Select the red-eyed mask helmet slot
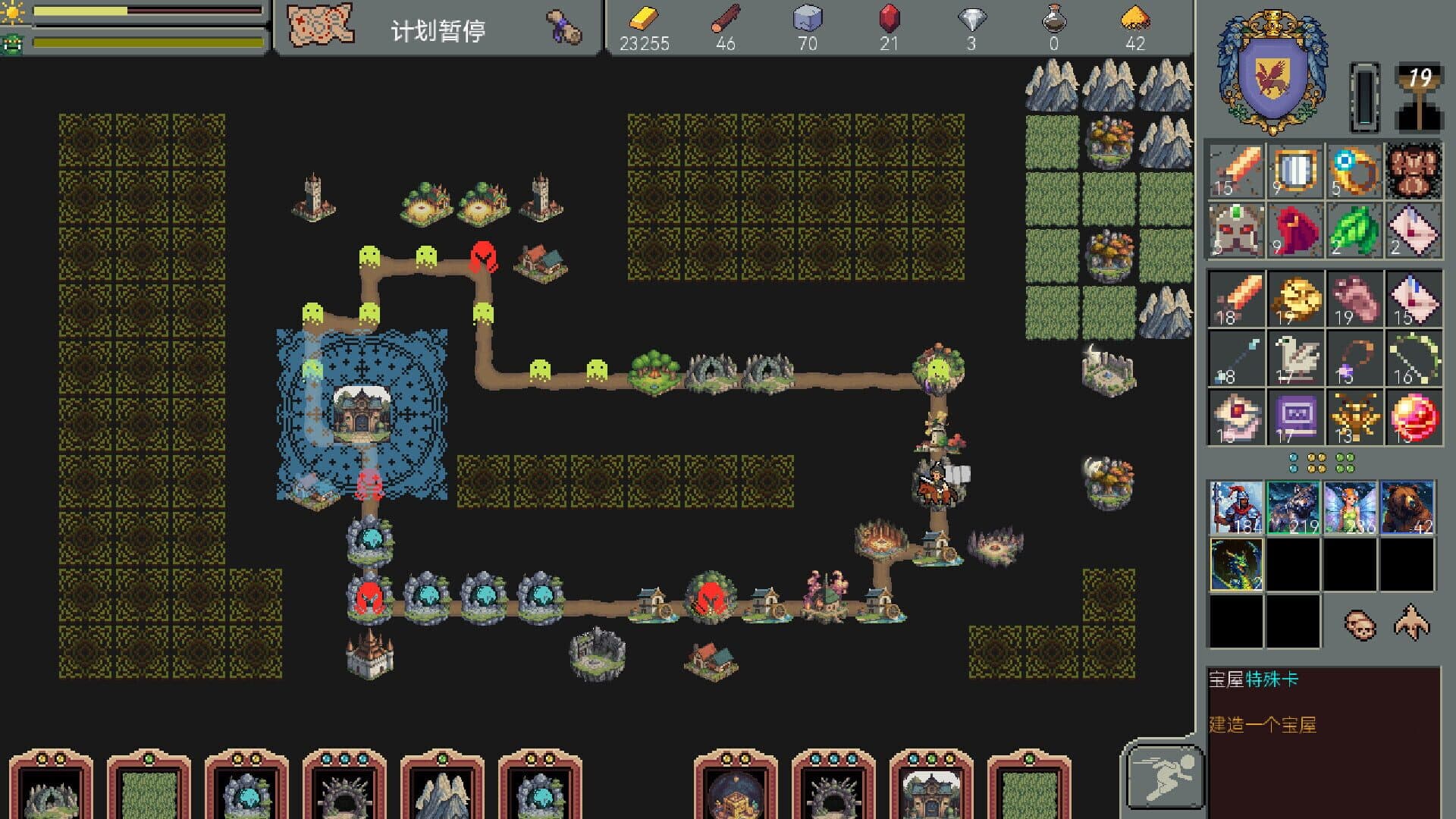Screen dimensions: 1456x819 1236,230
